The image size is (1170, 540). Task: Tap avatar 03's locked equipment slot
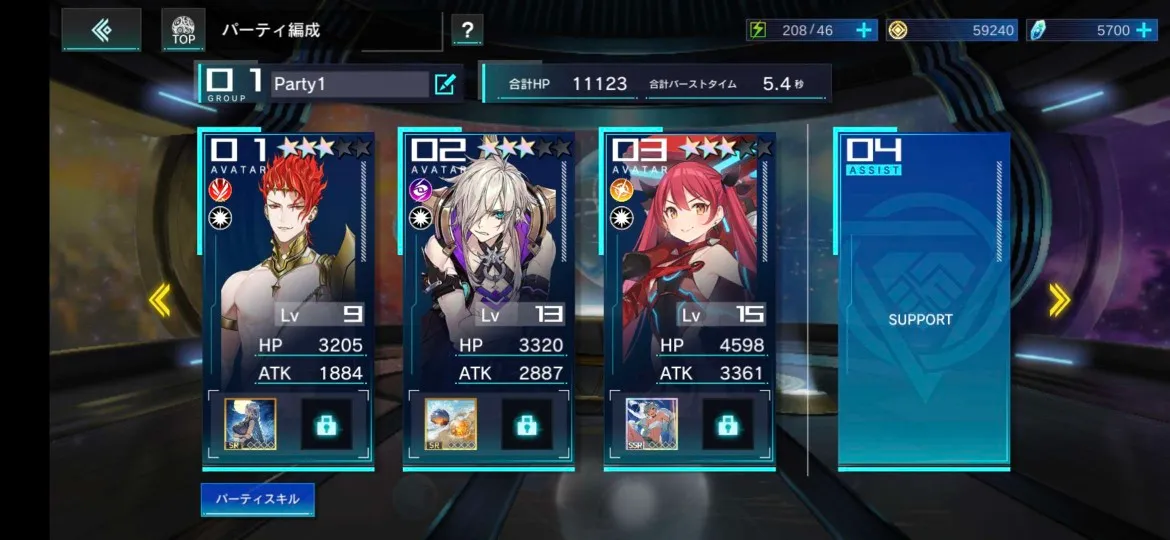727,424
